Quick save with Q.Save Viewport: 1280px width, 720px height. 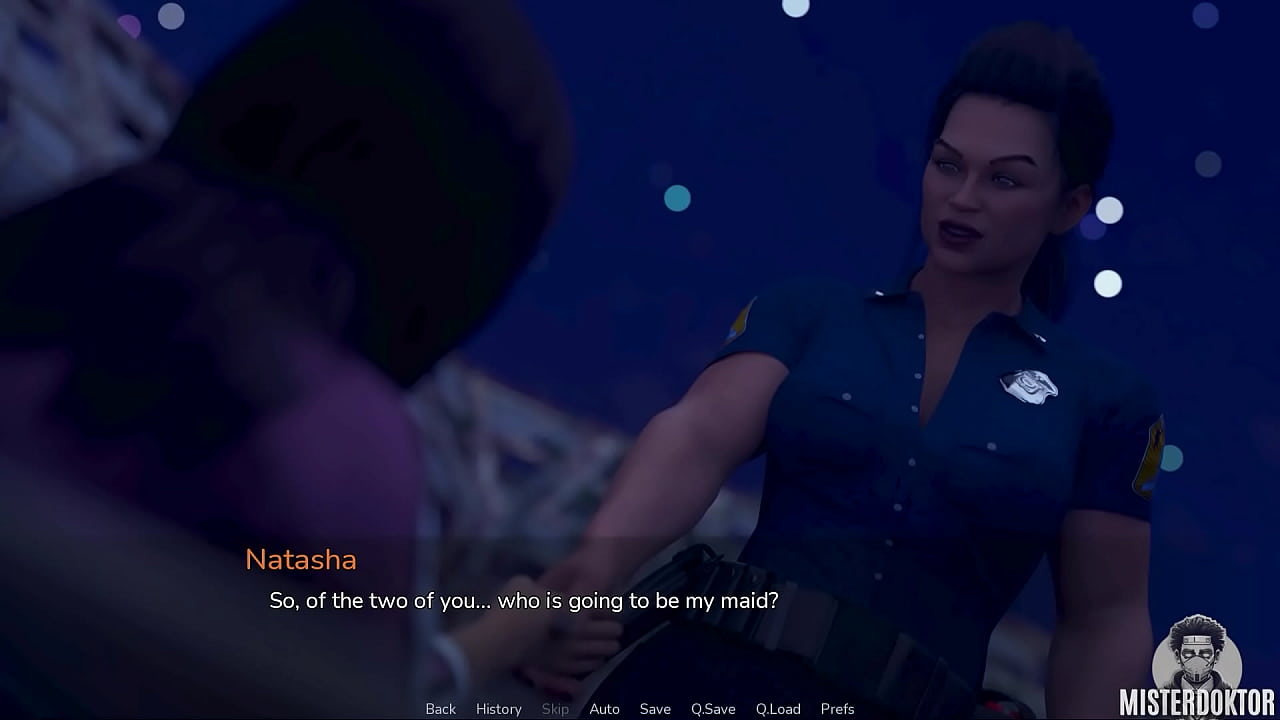[713, 709]
